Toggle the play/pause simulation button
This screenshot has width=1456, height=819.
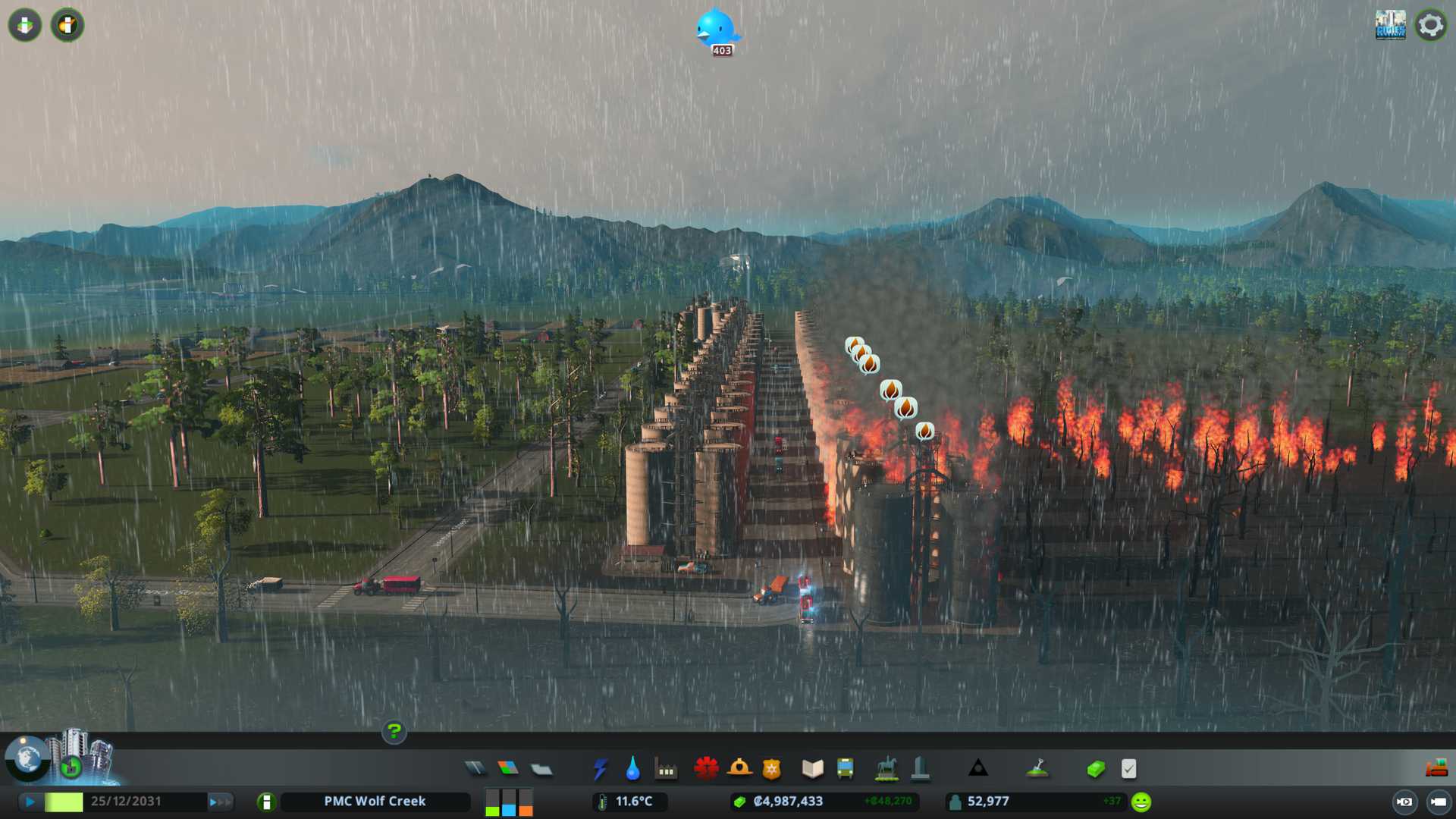coord(30,802)
